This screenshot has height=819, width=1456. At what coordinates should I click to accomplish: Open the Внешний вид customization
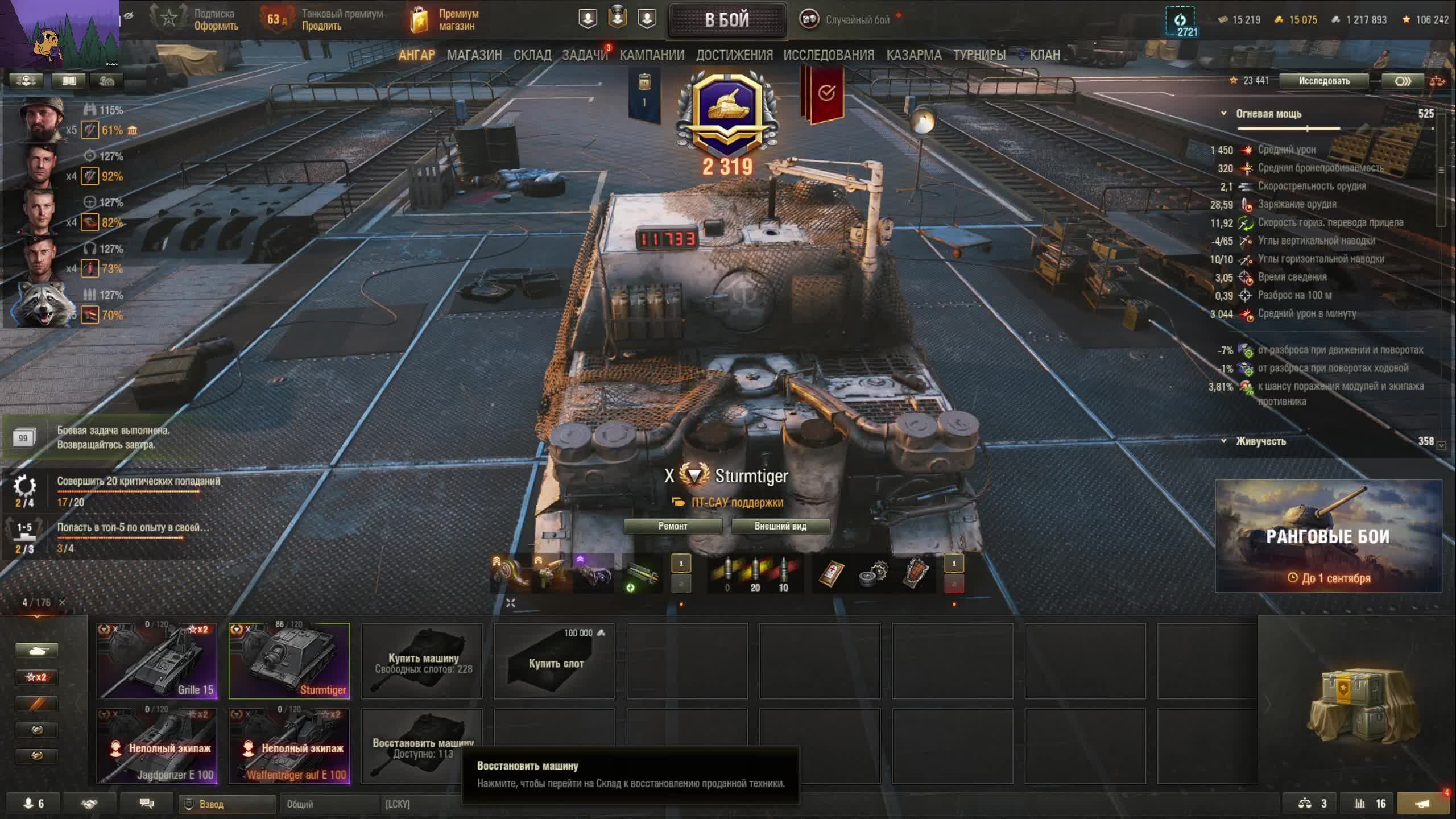[x=780, y=526]
